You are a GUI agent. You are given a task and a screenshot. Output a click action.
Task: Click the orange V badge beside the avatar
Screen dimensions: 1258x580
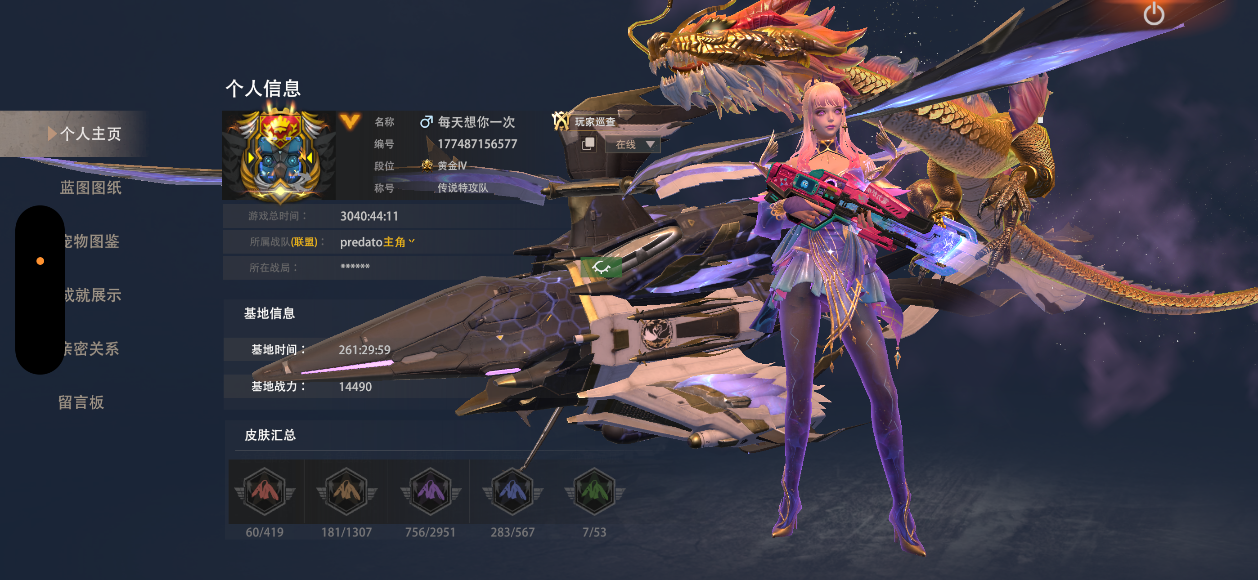click(x=349, y=121)
